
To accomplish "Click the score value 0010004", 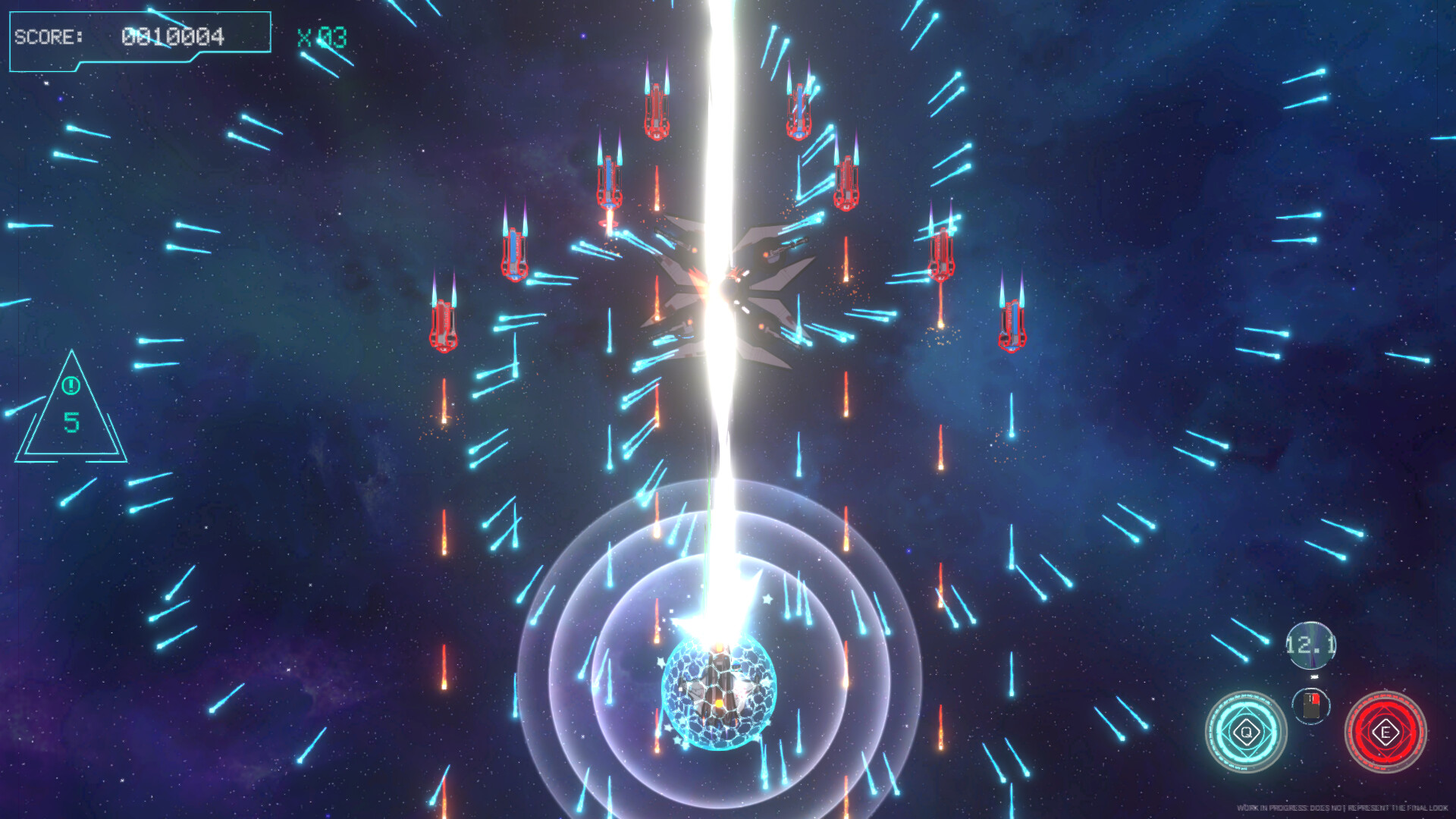I will [x=173, y=36].
